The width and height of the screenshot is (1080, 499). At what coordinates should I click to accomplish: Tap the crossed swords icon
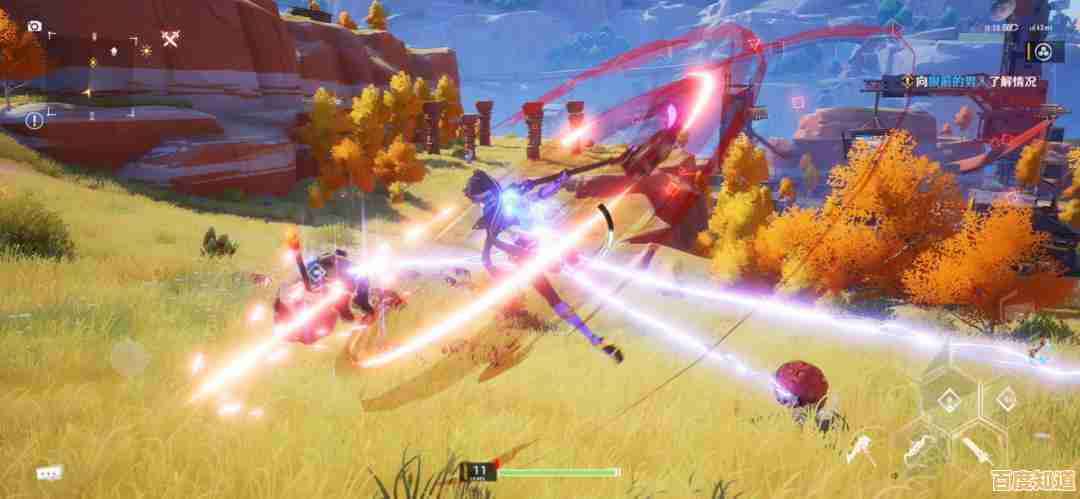point(171,39)
